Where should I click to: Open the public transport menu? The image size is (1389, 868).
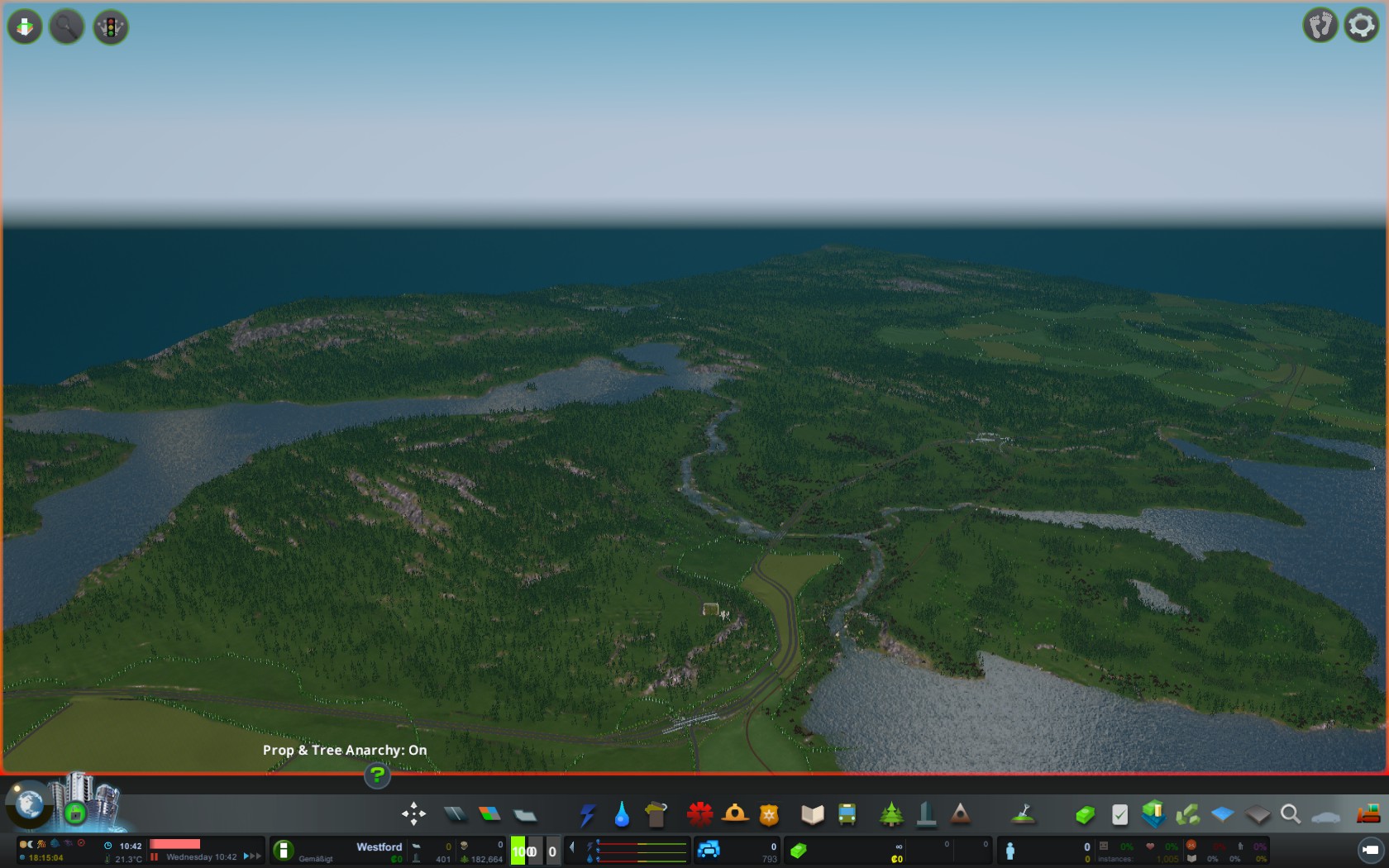coord(847,815)
